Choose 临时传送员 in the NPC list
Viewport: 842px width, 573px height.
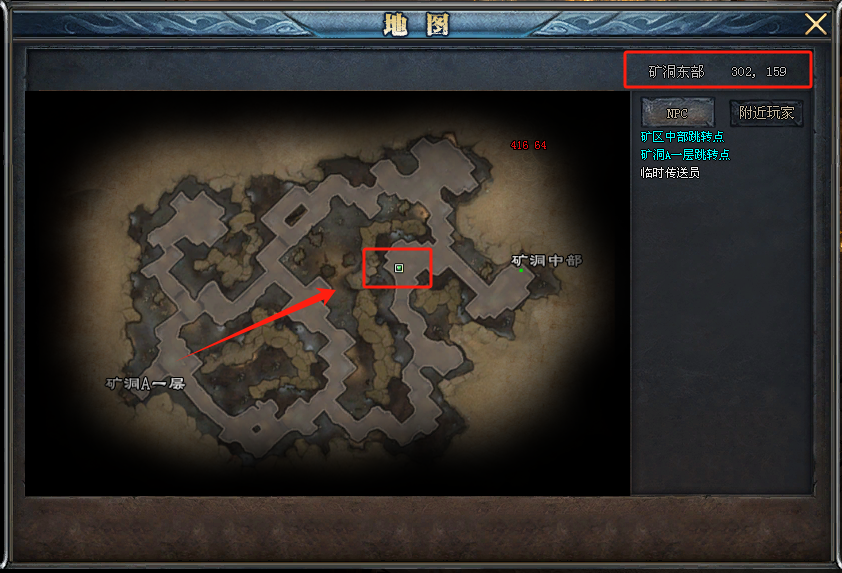(670, 172)
